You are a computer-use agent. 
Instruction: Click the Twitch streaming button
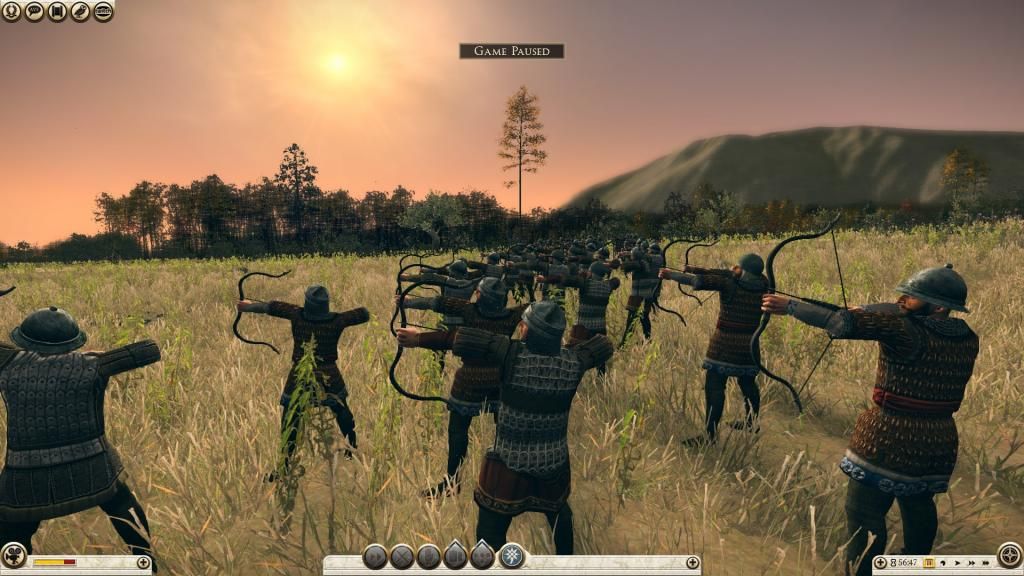[103, 12]
